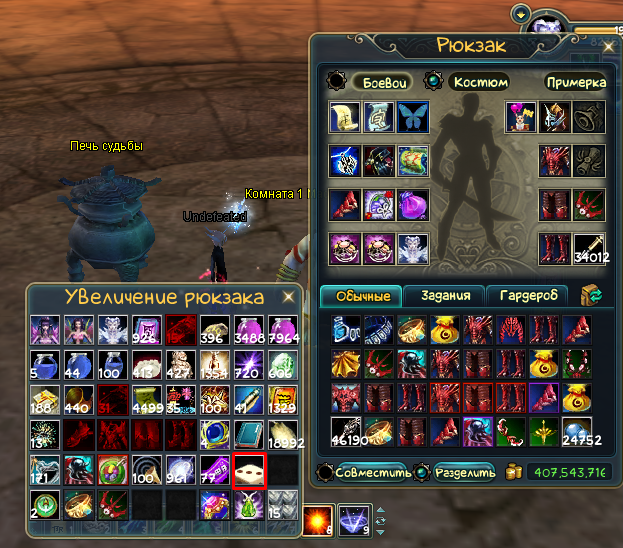Close the Увеличение рюкзака window
The image size is (623, 548).
(x=288, y=298)
